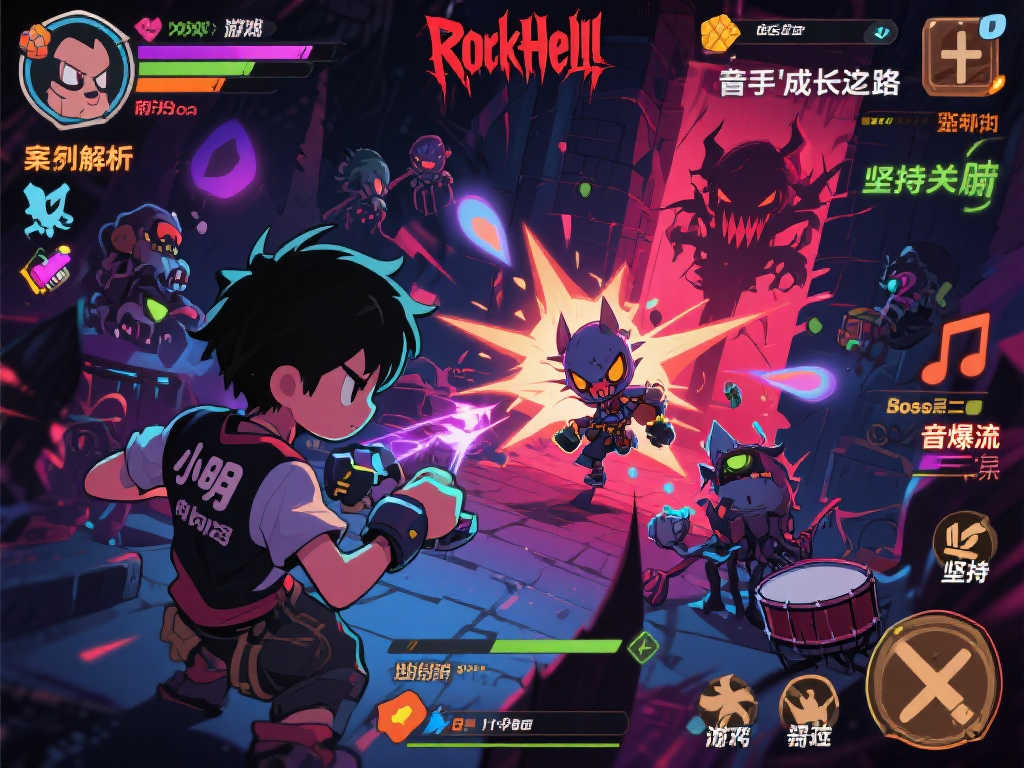The width and height of the screenshot is (1024, 768).
Task: Select the 音爆流 skill label
Action: pos(959,437)
